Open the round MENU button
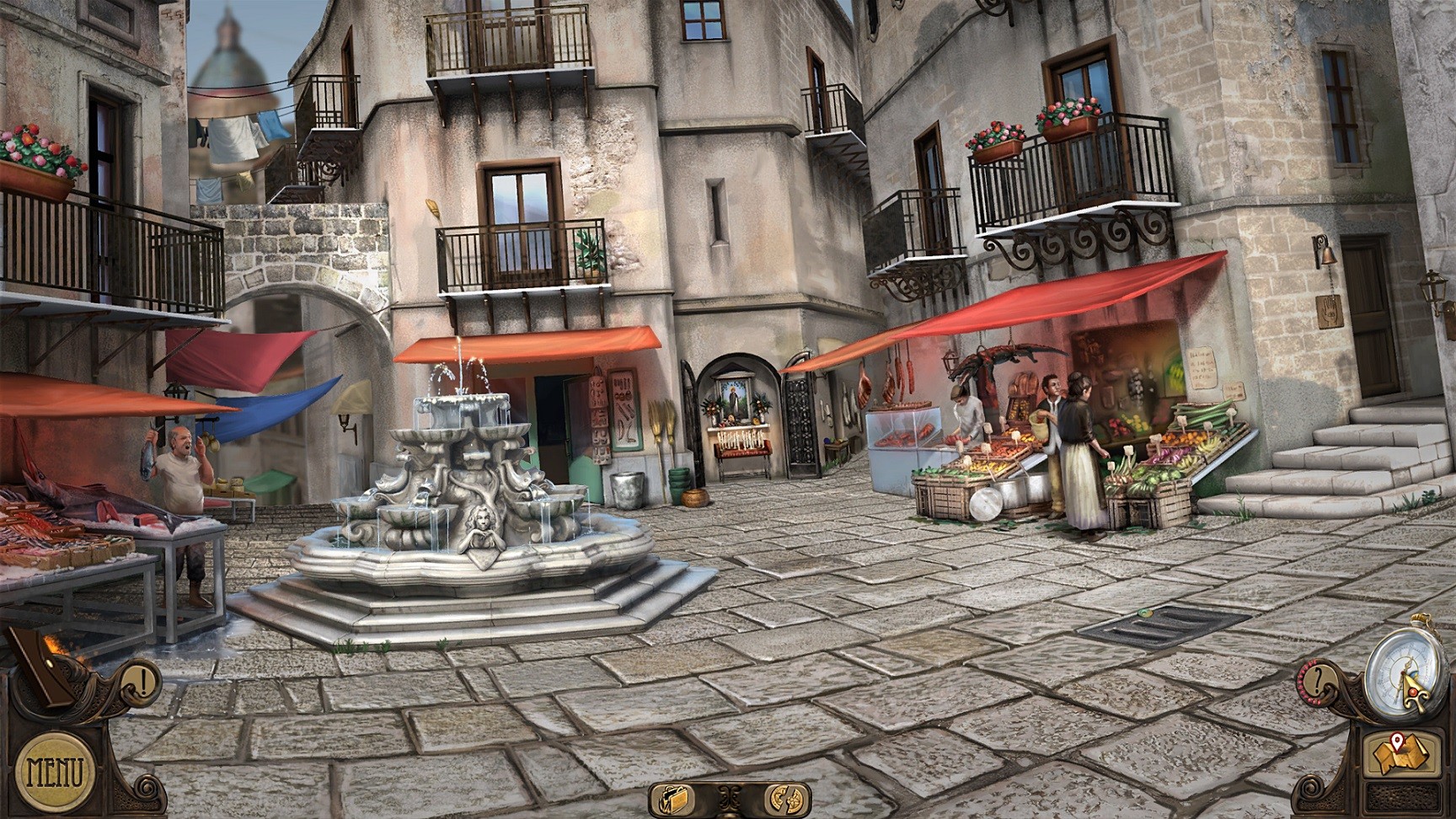Viewport: 1456px width, 819px height. [56, 770]
